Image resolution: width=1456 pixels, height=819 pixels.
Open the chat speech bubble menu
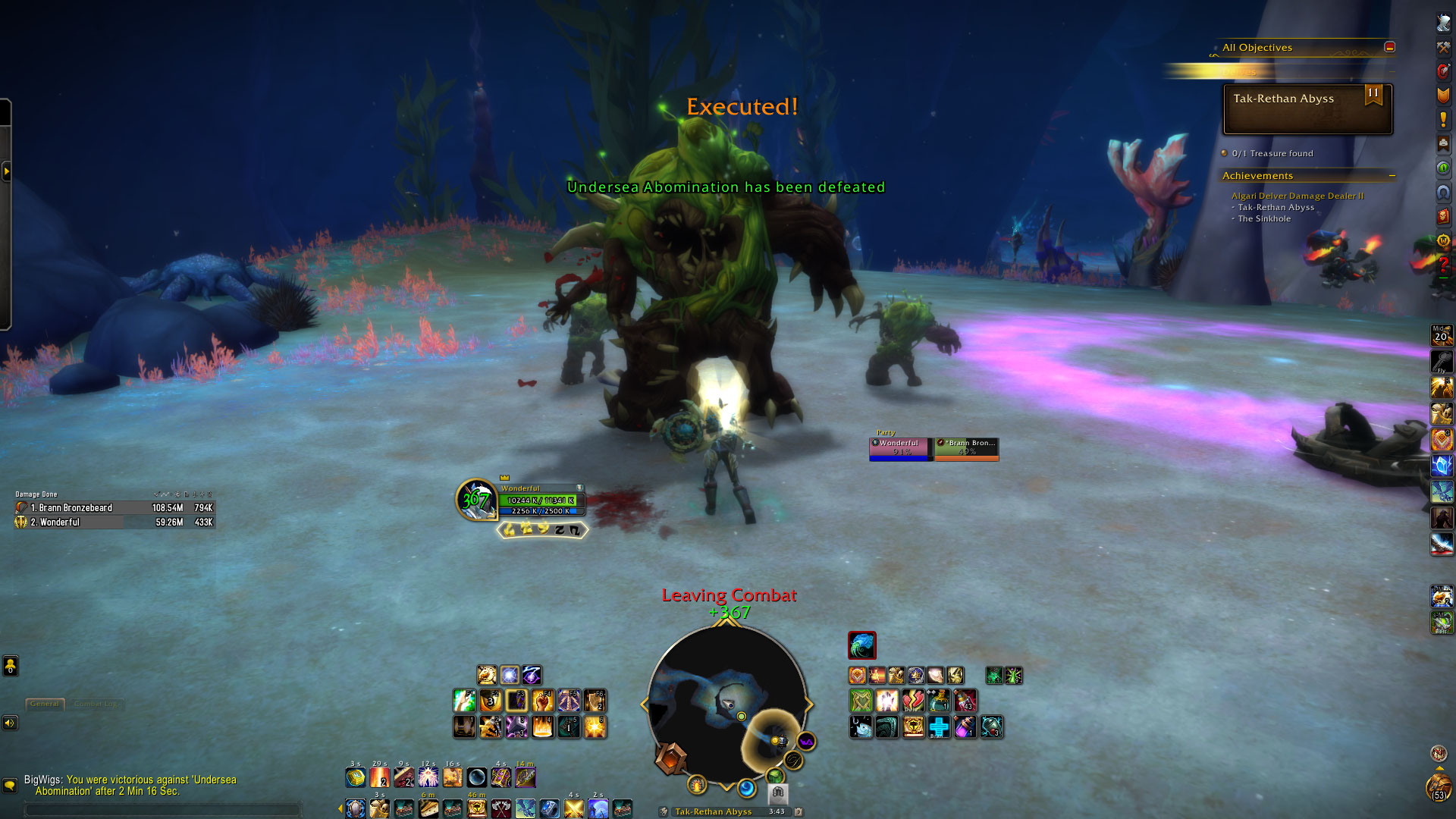pyautogui.click(x=10, y=786)
